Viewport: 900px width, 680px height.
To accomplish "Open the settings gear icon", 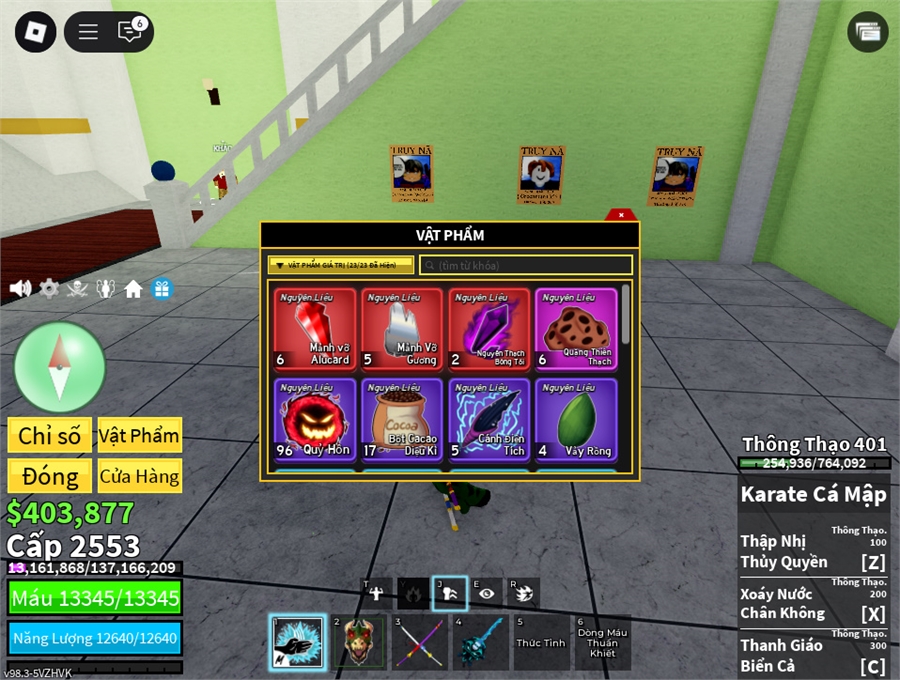I will pyautogui.click(x=49, y=289).
